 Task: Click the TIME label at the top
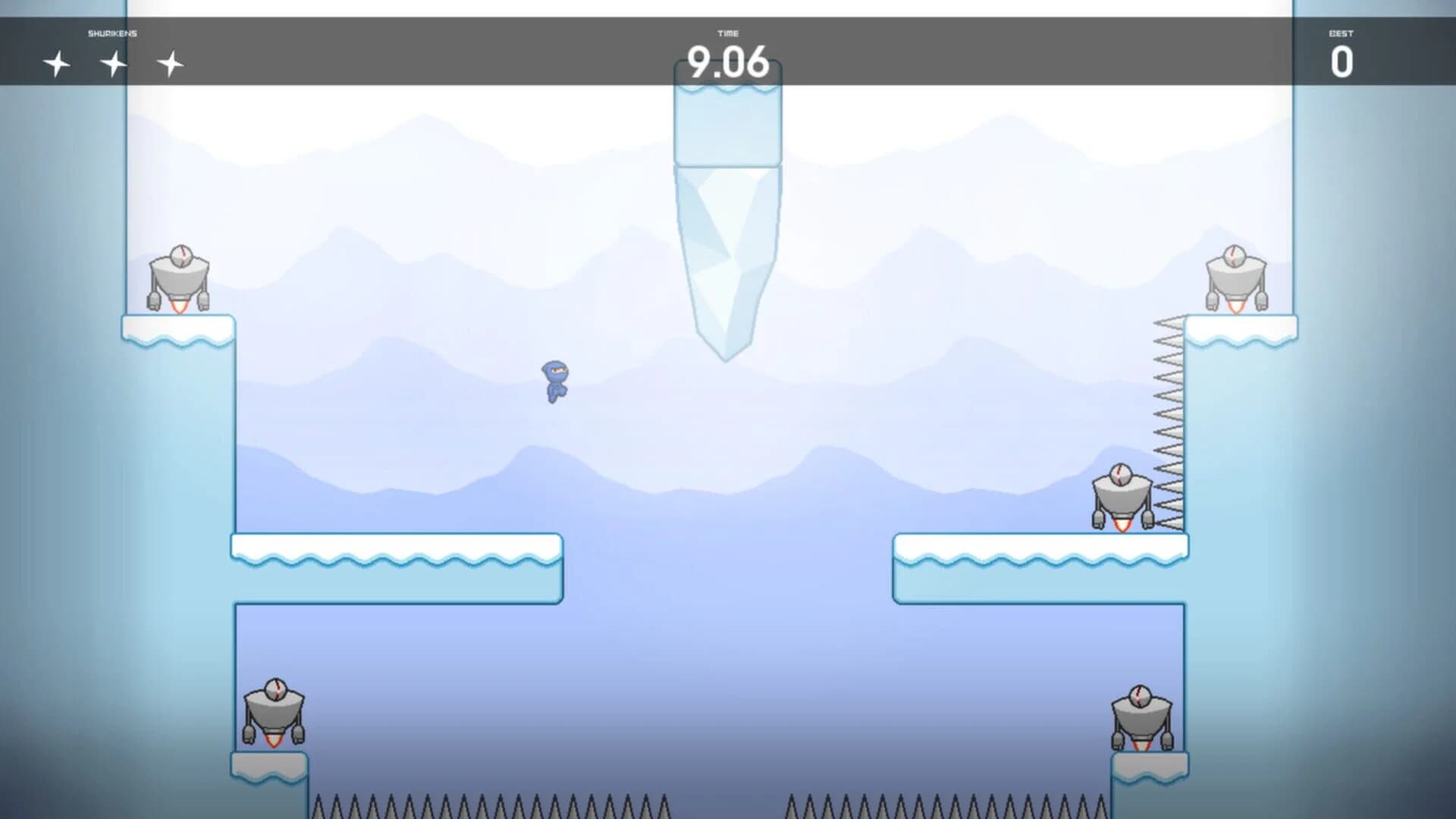[x=727, y=33]
